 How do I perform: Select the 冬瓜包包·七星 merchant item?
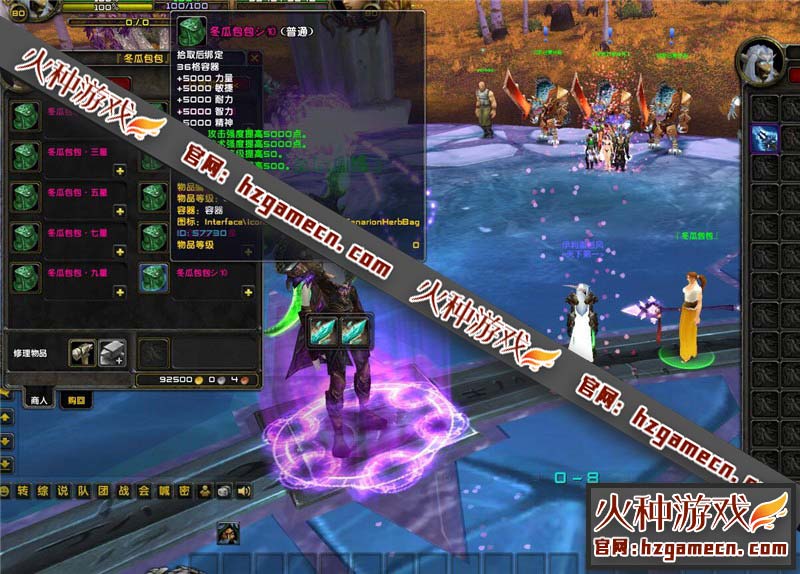coord(26,237)
